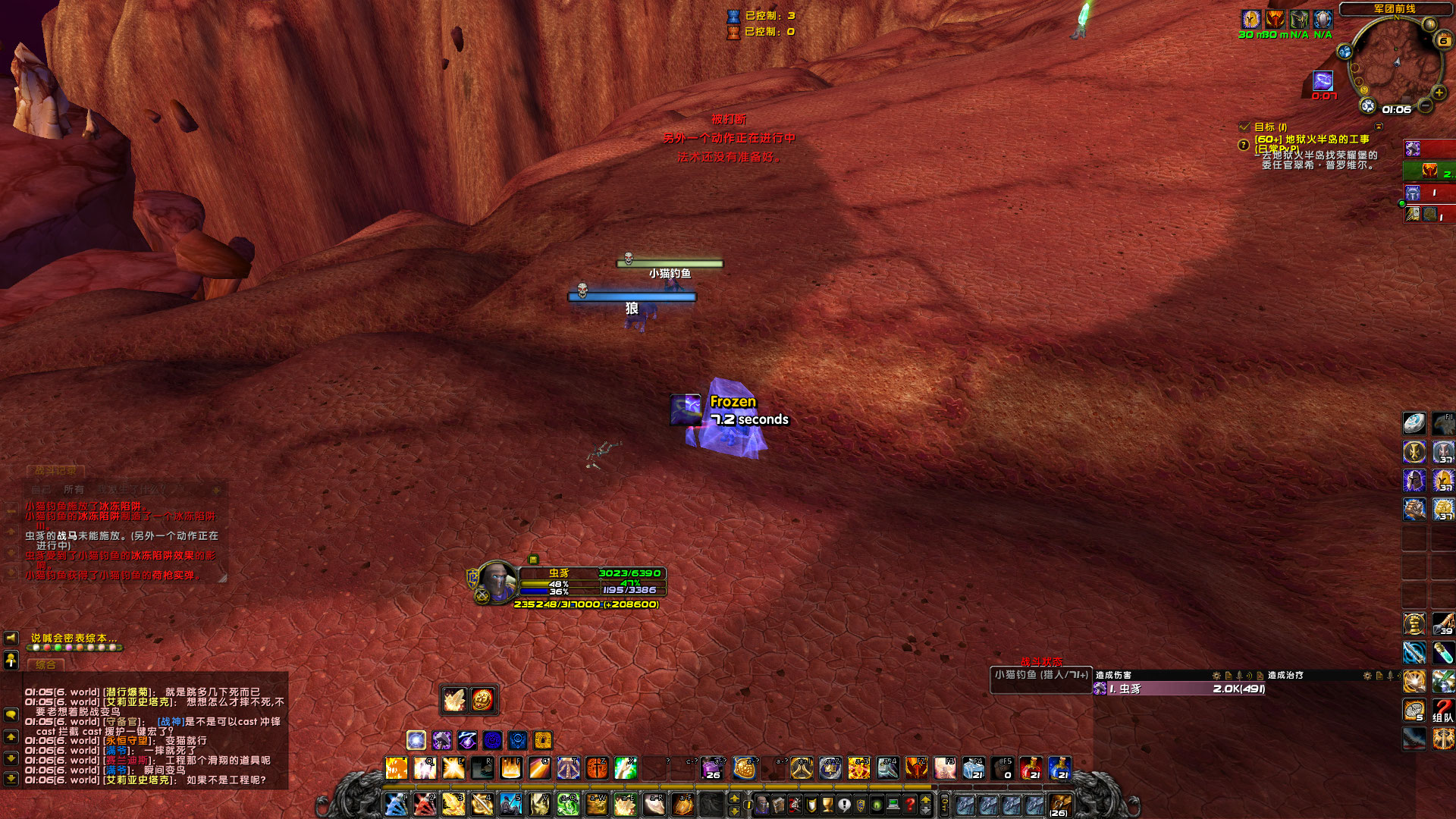Select the 所有 filter in the combat log
This screenshot has height=819, width=1456.
(x=74, y=489)
